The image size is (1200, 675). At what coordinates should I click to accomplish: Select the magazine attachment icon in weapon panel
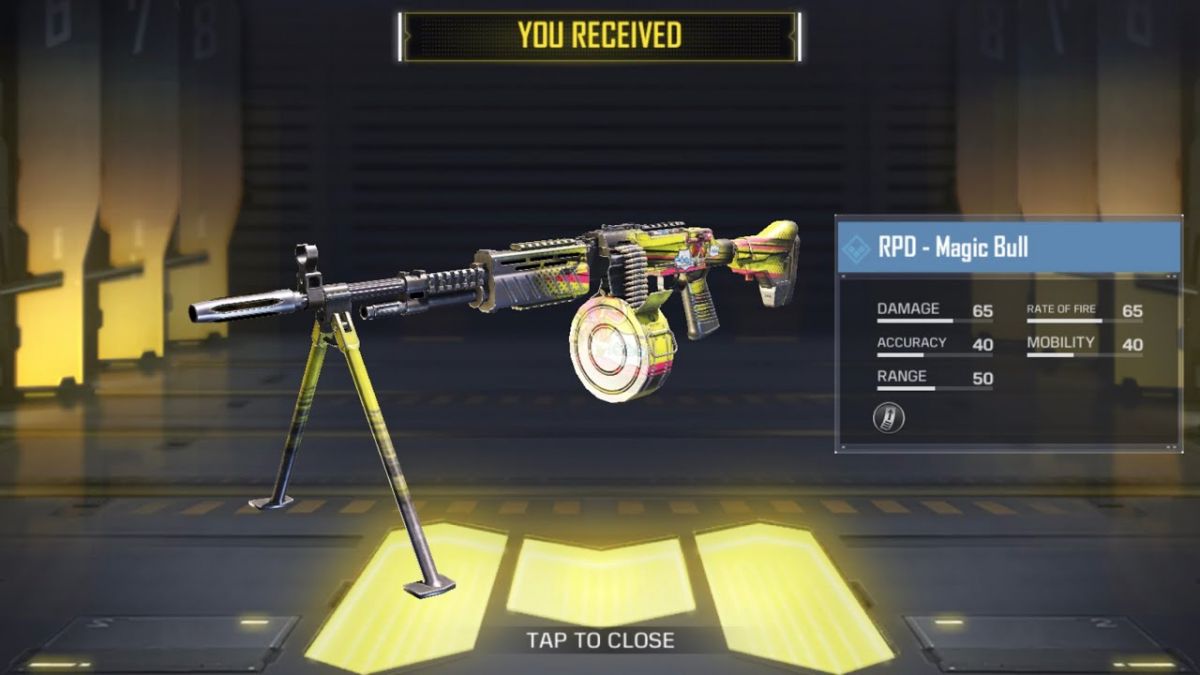pyautogui.click(x=888, y=417)
